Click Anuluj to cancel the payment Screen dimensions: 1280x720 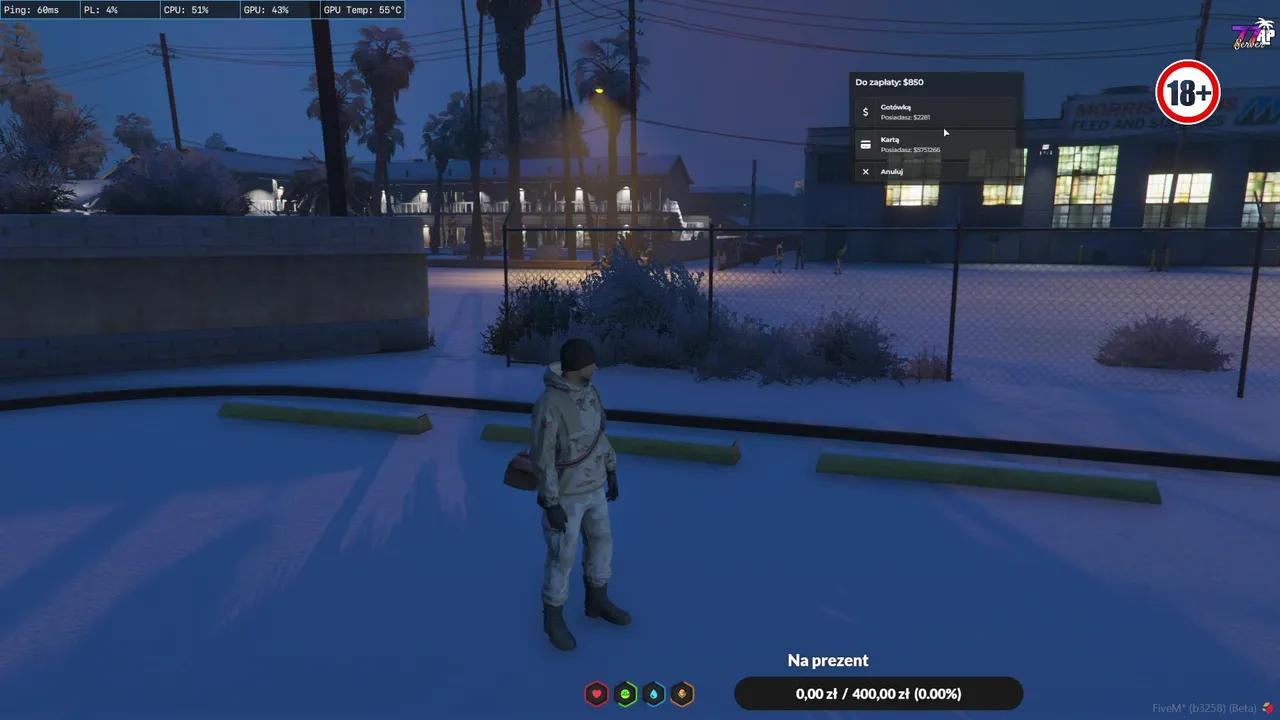click(x=892, y=171)
